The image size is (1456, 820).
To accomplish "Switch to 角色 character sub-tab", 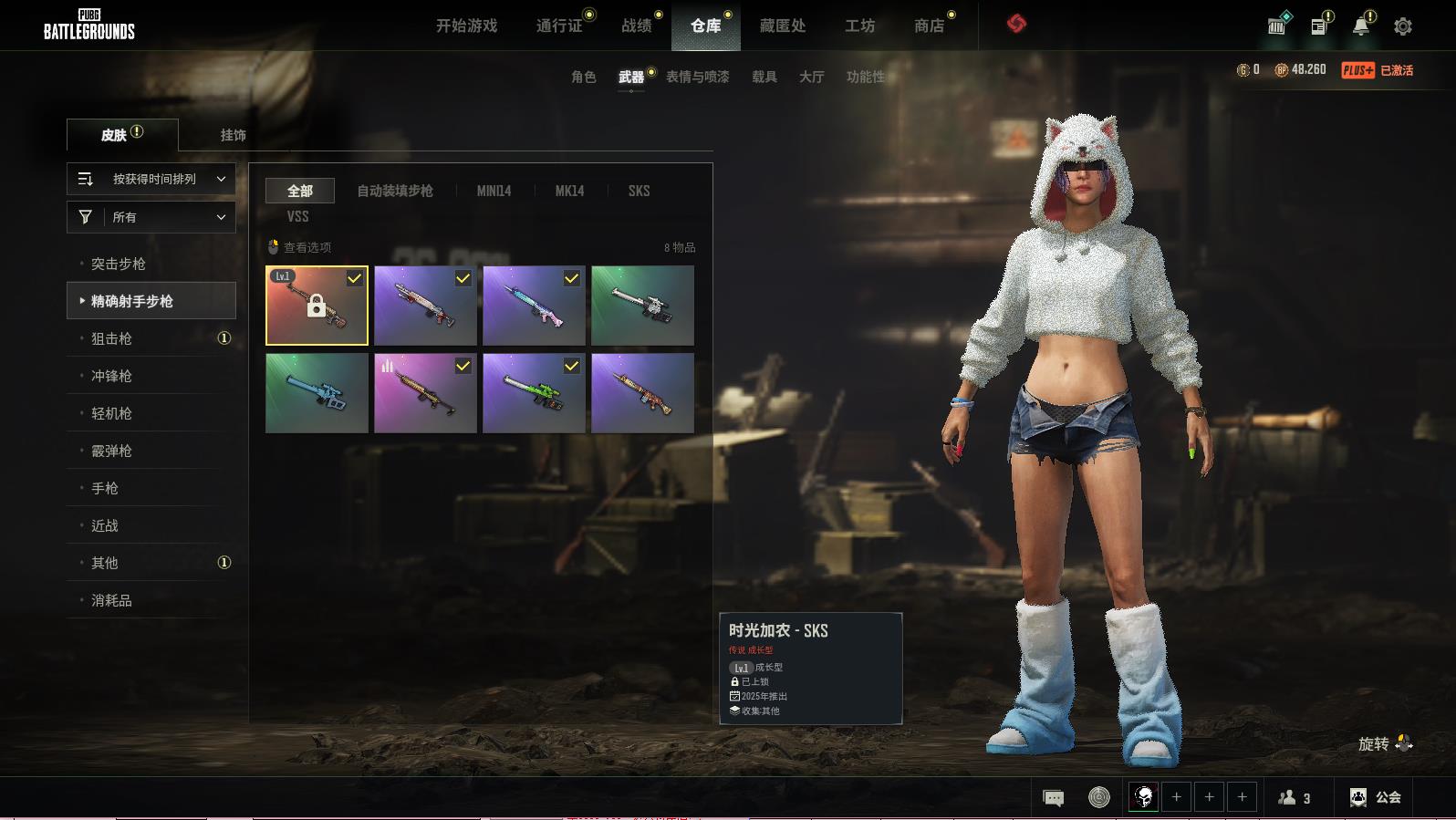I will tap(583, 77).
